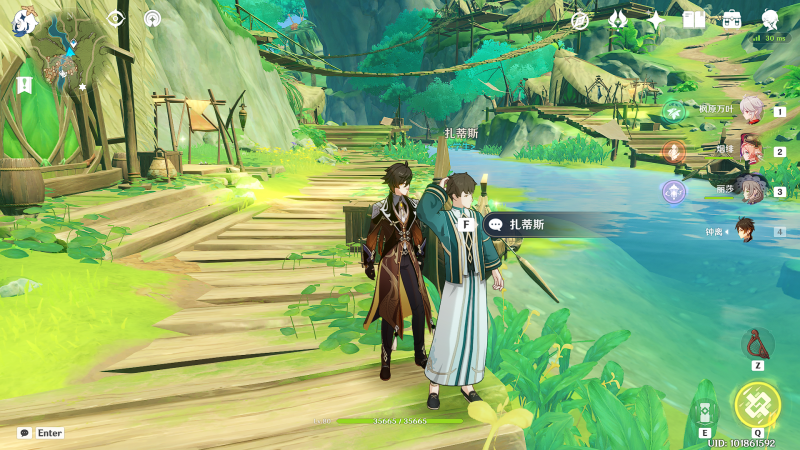Image resolution: width=800 pixels, height=450 pixels.
Task: Select active character 钟离 in party list
Action: click(x=746, y=231)
